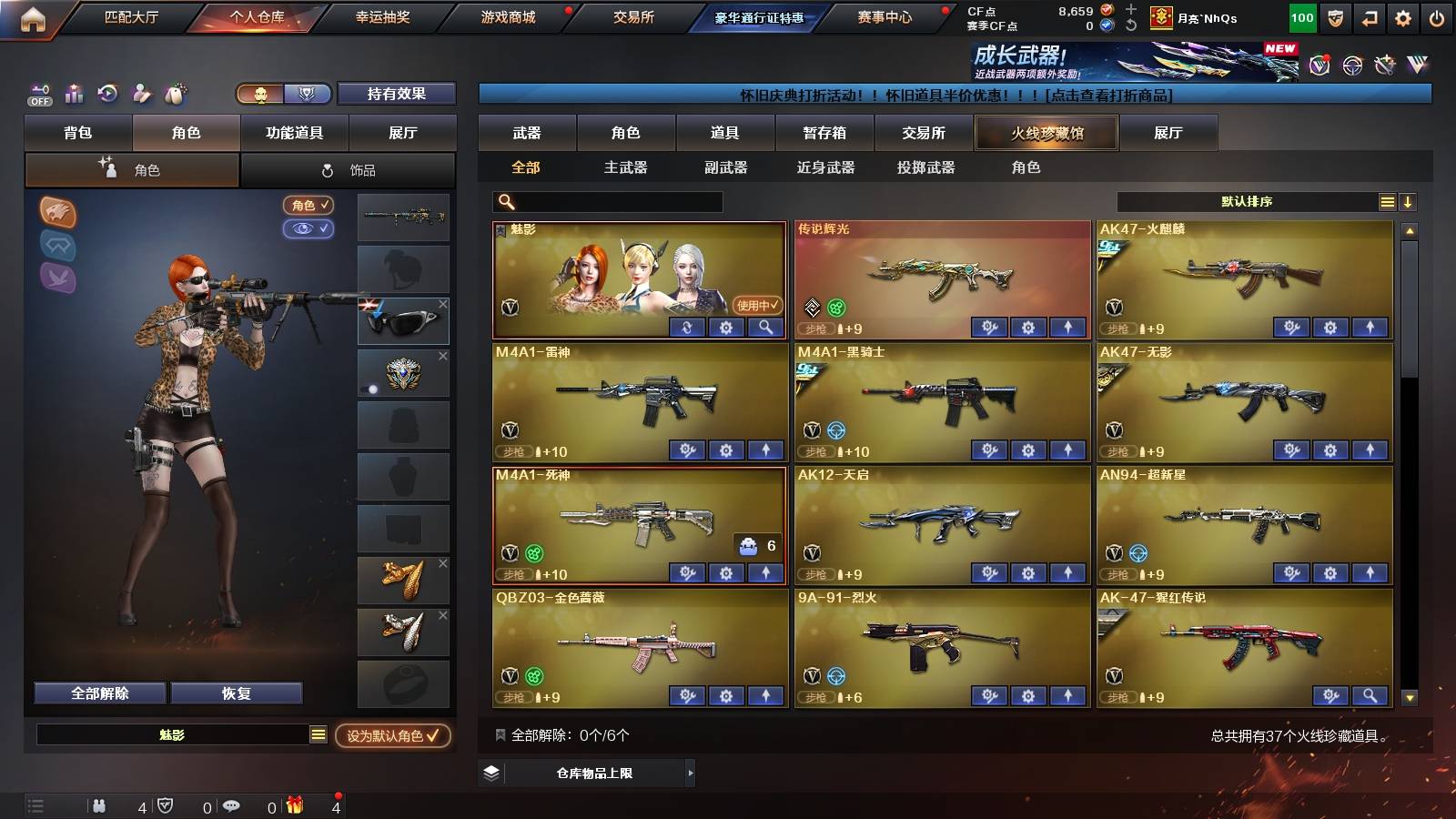Open the gear icon on the AK47-火麒麟 card

1330,327
